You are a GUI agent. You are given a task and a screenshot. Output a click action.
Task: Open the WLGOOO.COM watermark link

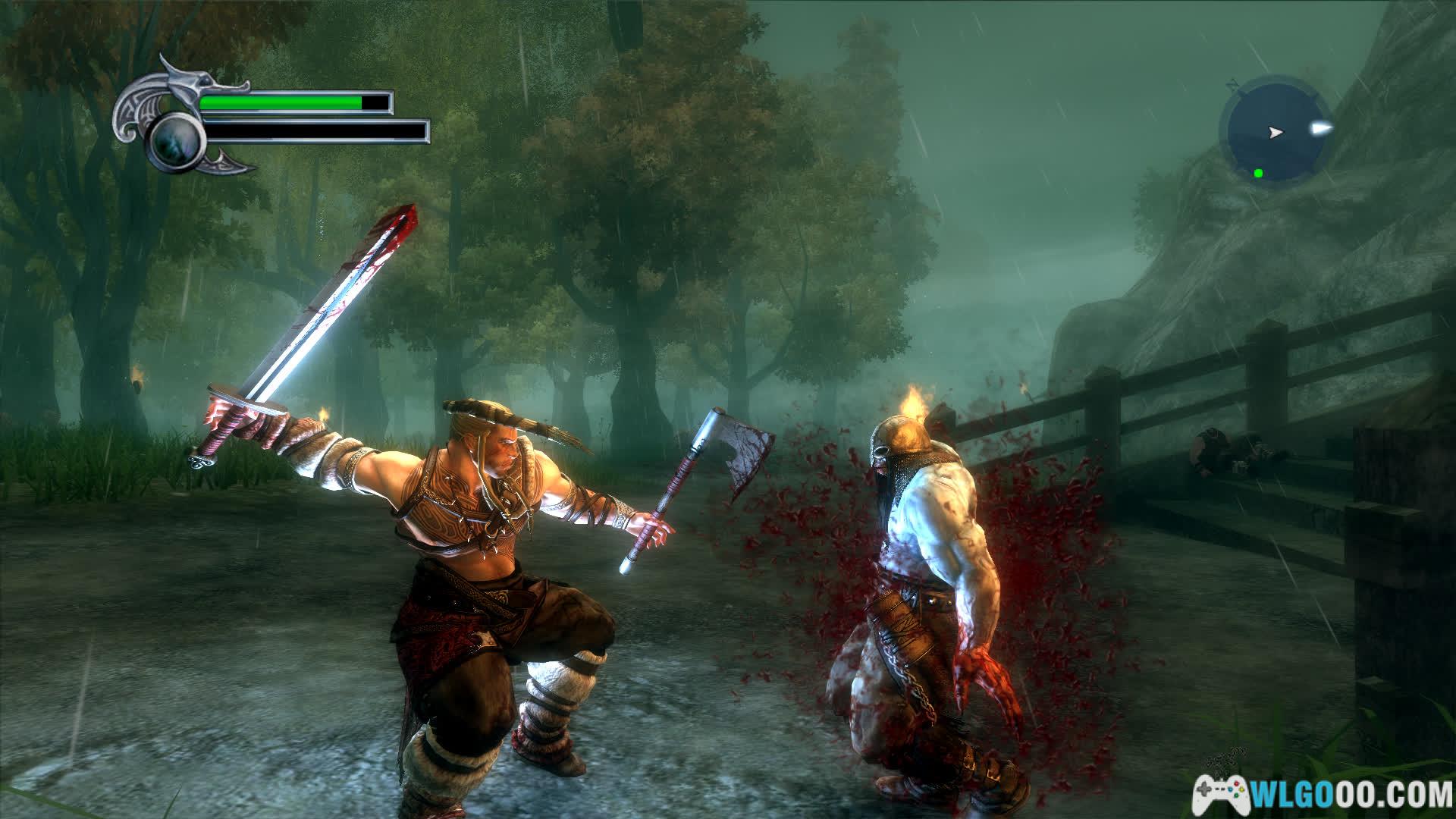[x=1322, y=795]
